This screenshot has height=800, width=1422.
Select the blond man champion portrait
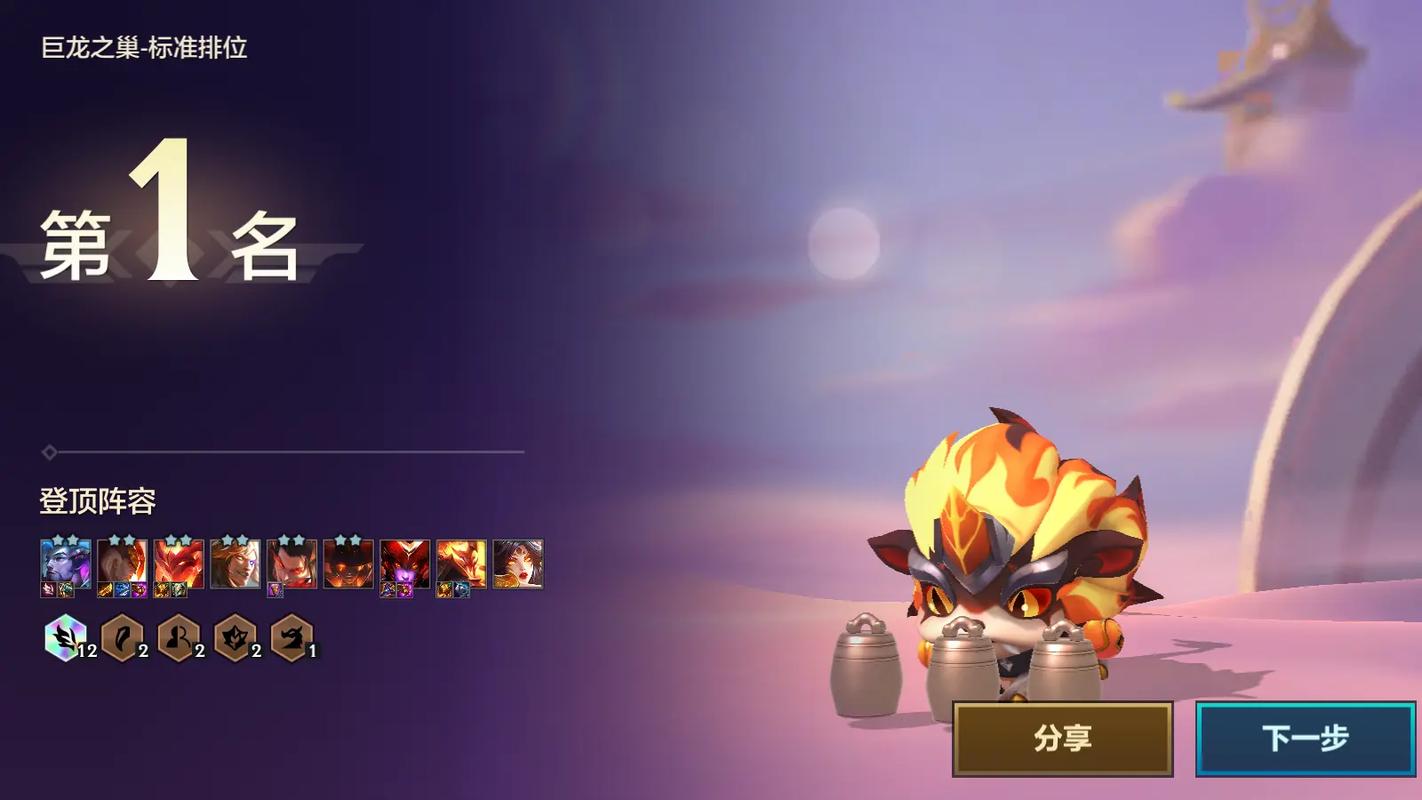235,563
